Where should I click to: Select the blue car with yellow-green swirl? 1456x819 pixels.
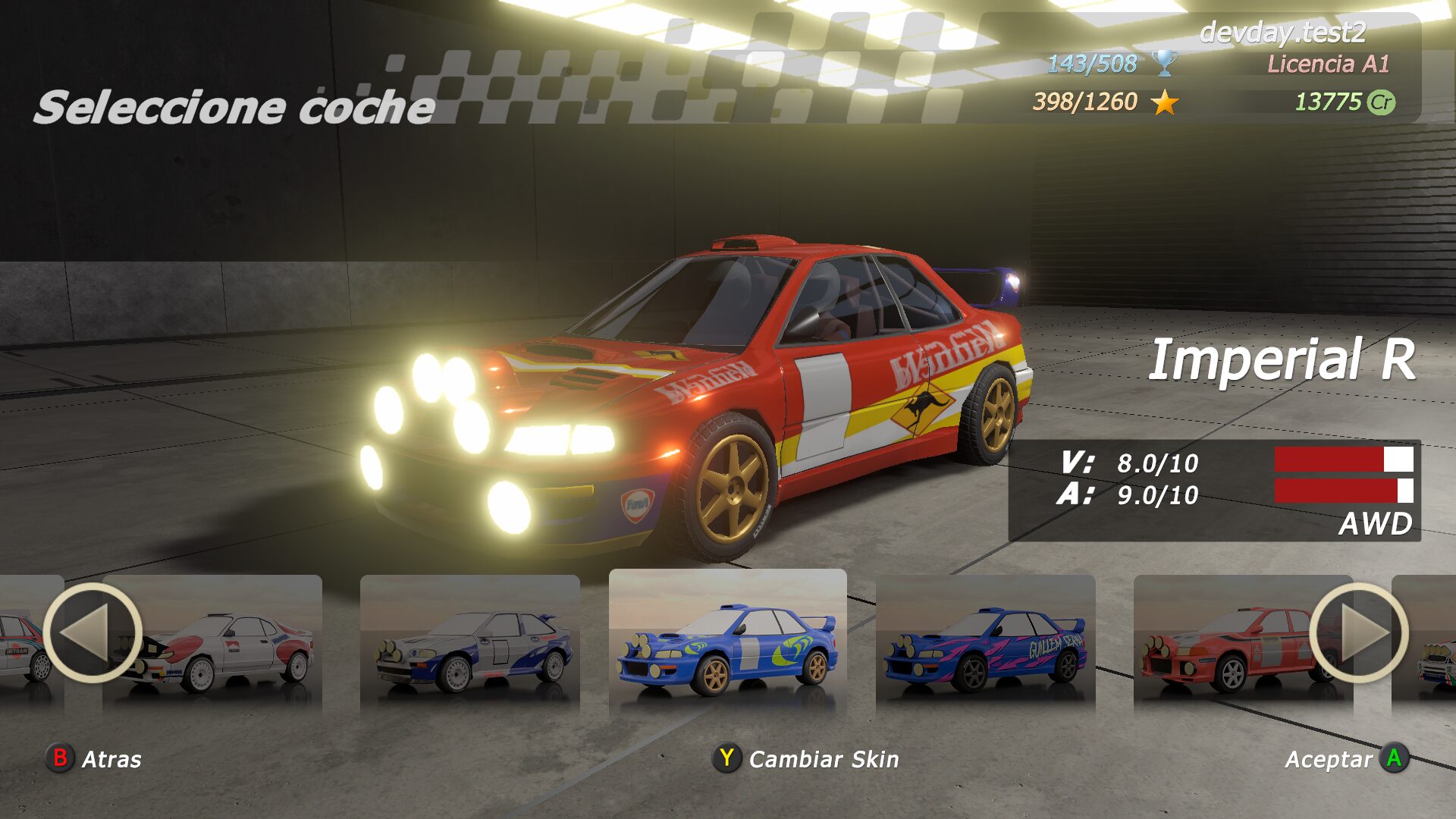[x=728, y=643]
